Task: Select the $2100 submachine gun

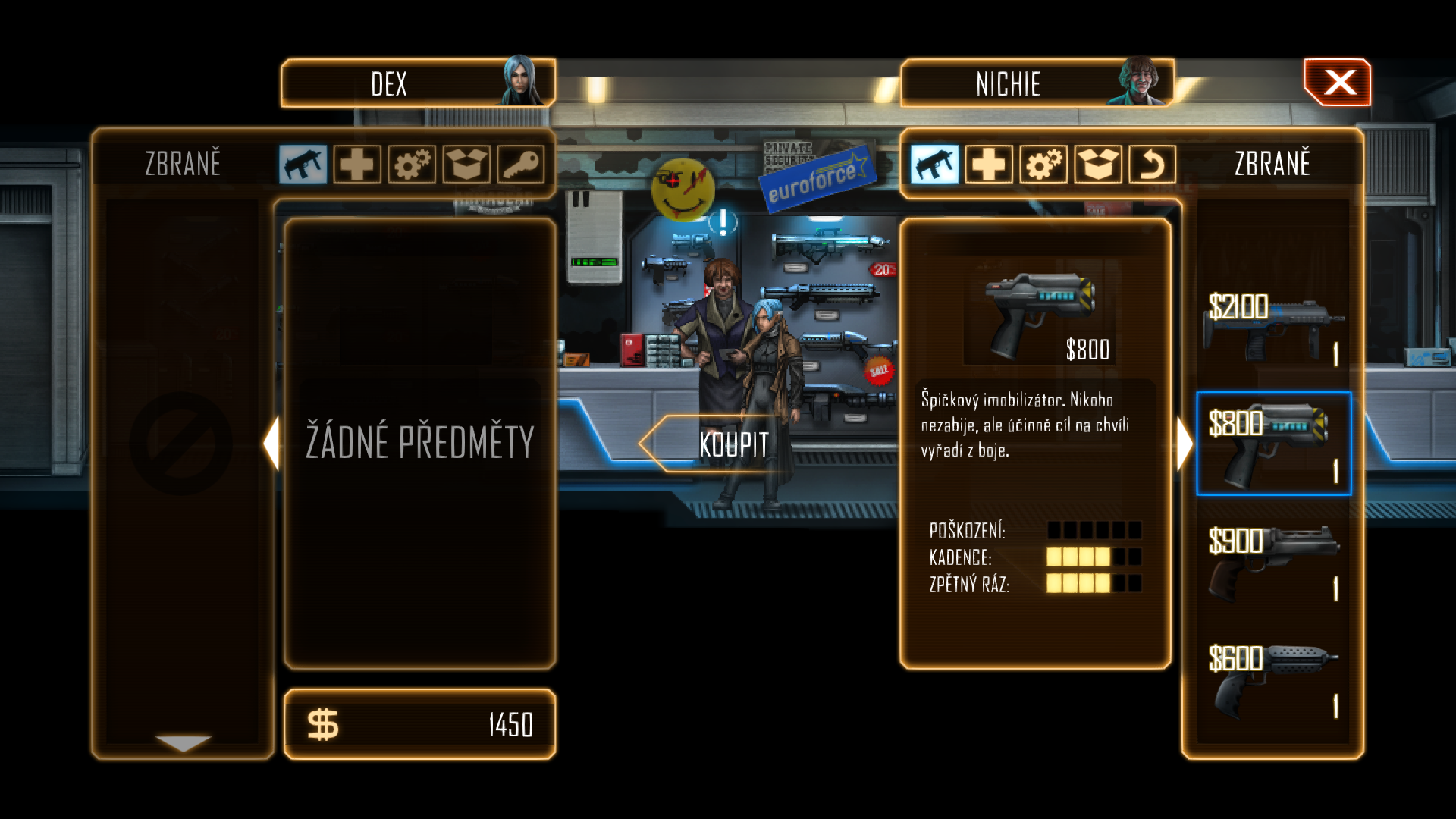Action: point(1272,328)
